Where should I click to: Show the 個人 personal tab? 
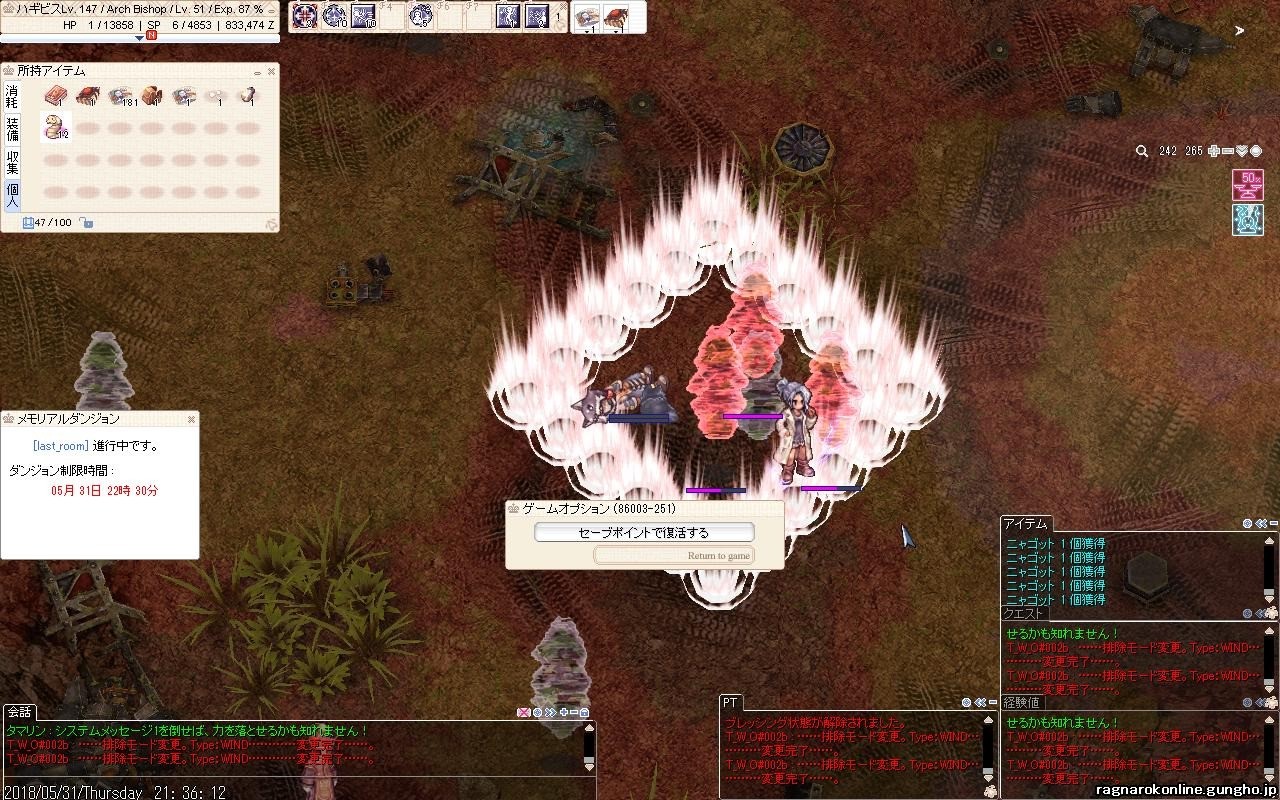pos(13,194)
